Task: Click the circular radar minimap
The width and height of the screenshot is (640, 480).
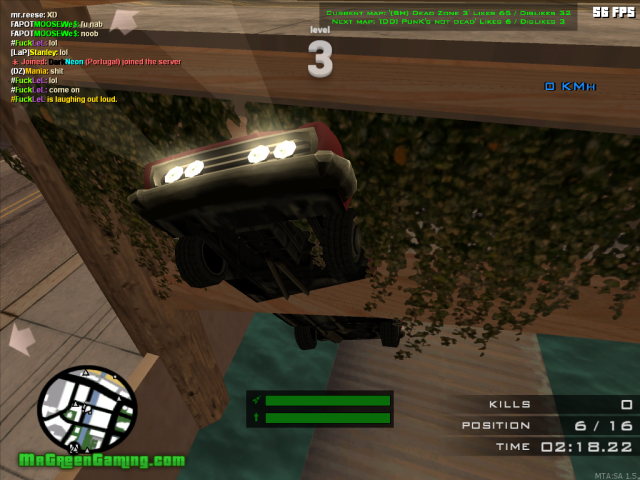Action: click(x=87, y=407)
